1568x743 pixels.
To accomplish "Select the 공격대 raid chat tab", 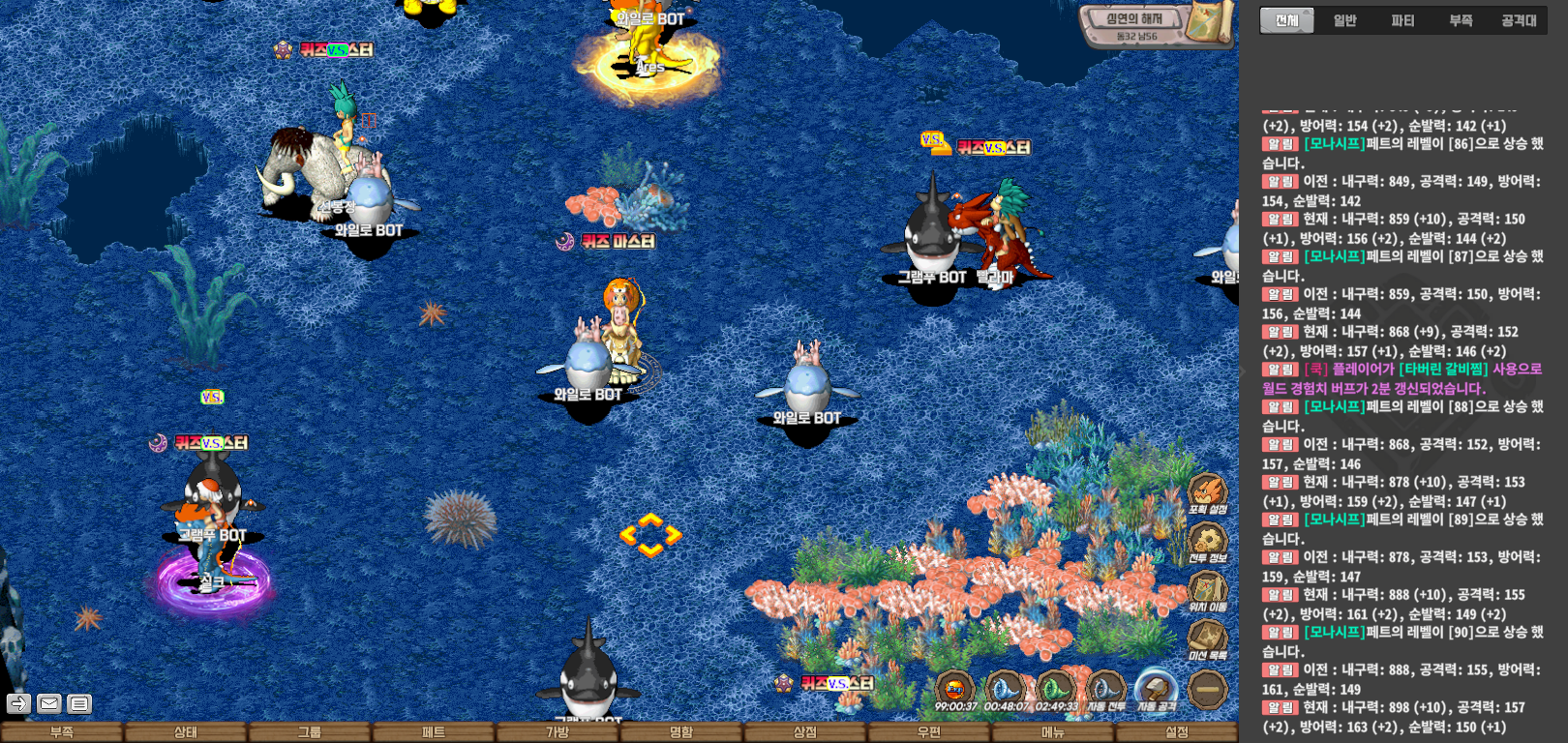I will pos(1519,20).
